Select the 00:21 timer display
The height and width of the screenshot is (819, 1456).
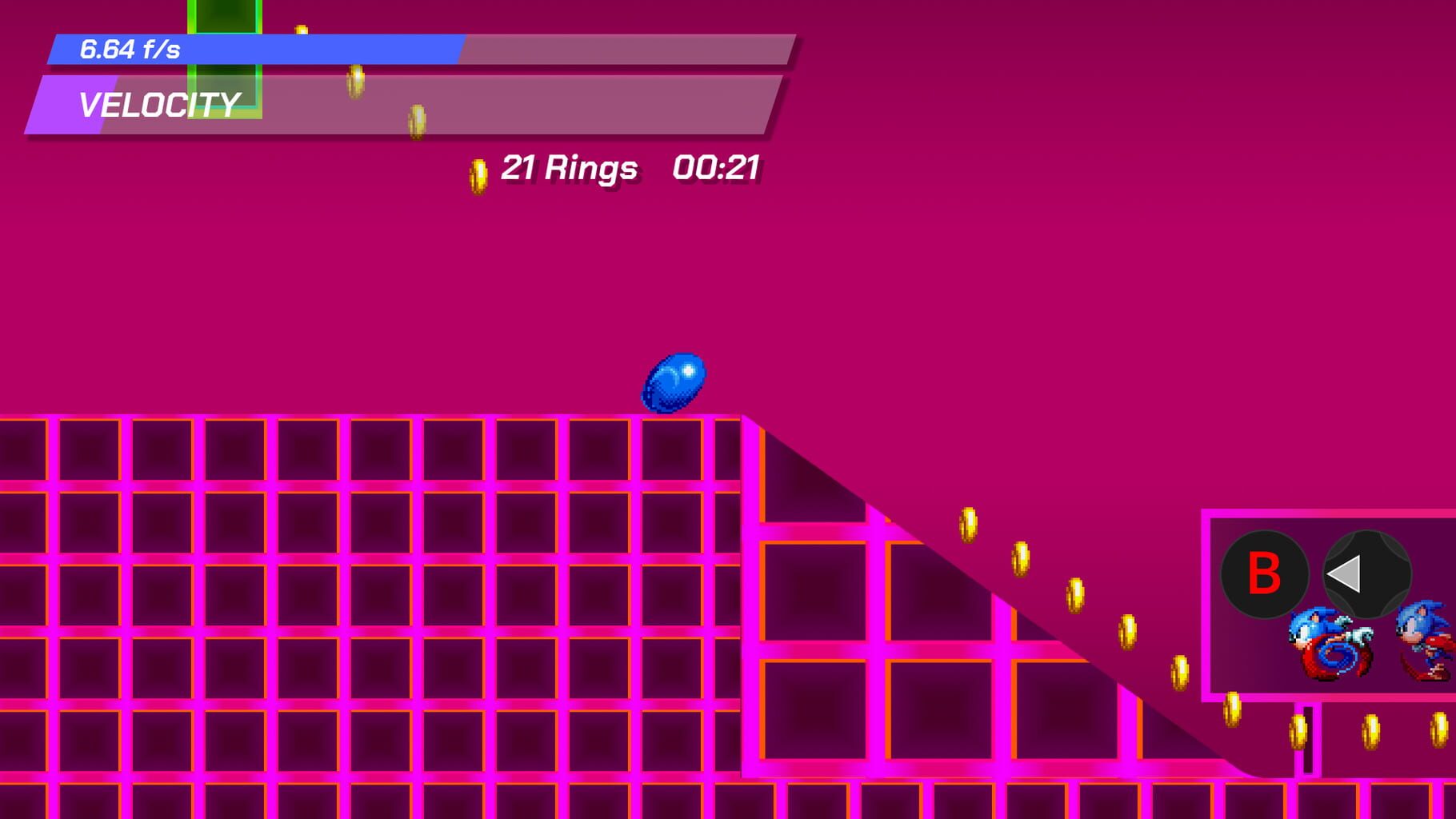point(718,168)
